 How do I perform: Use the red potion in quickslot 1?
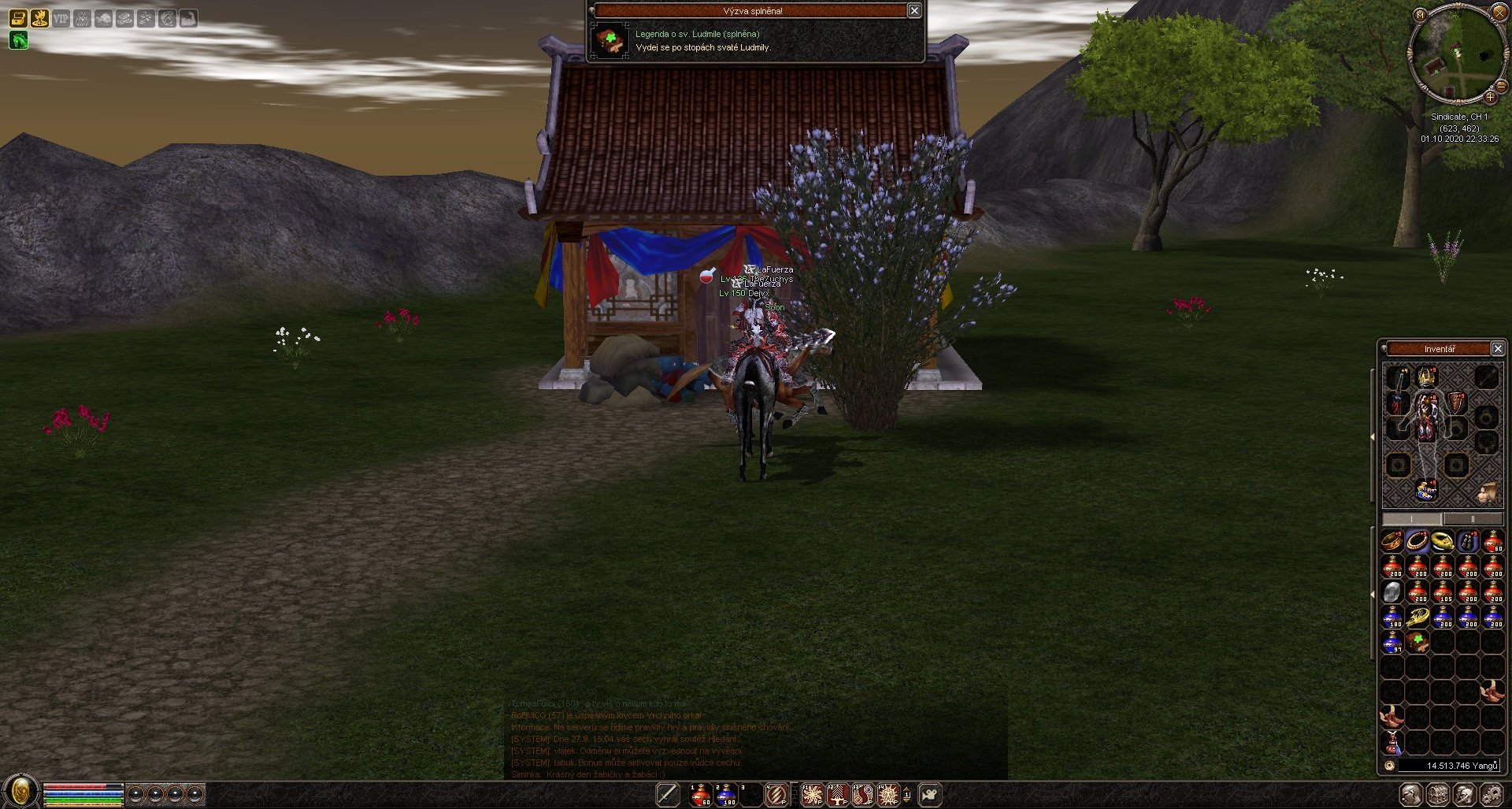[700, 795]
